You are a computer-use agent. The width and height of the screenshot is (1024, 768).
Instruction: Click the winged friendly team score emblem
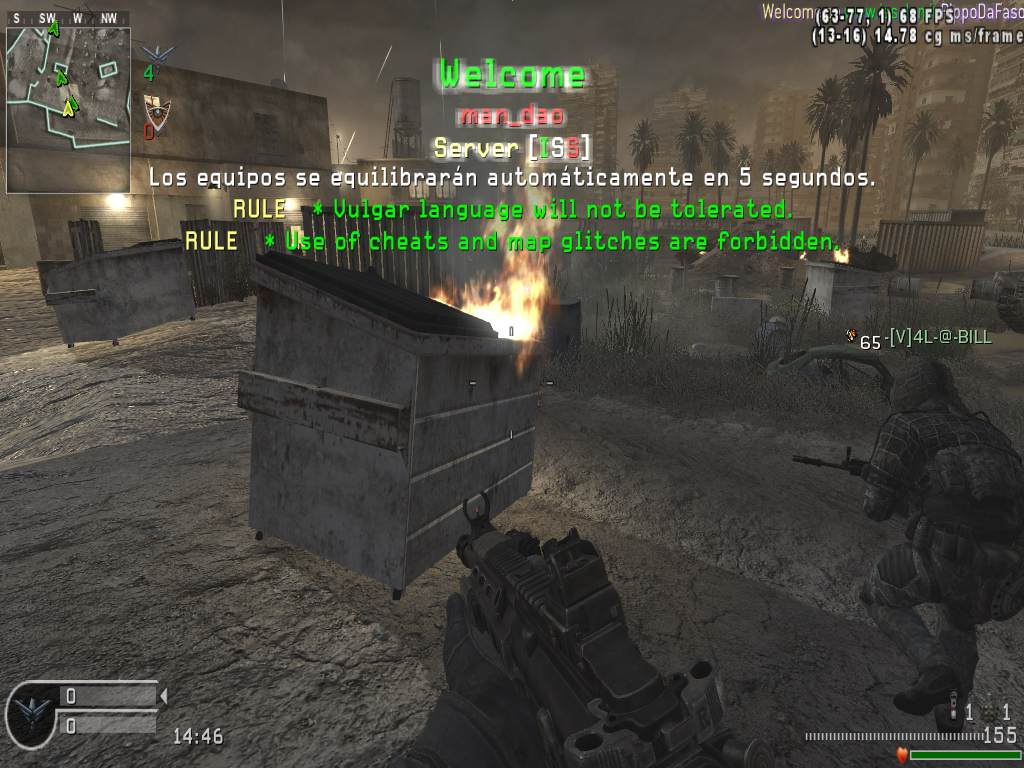(x=156, y=56)
